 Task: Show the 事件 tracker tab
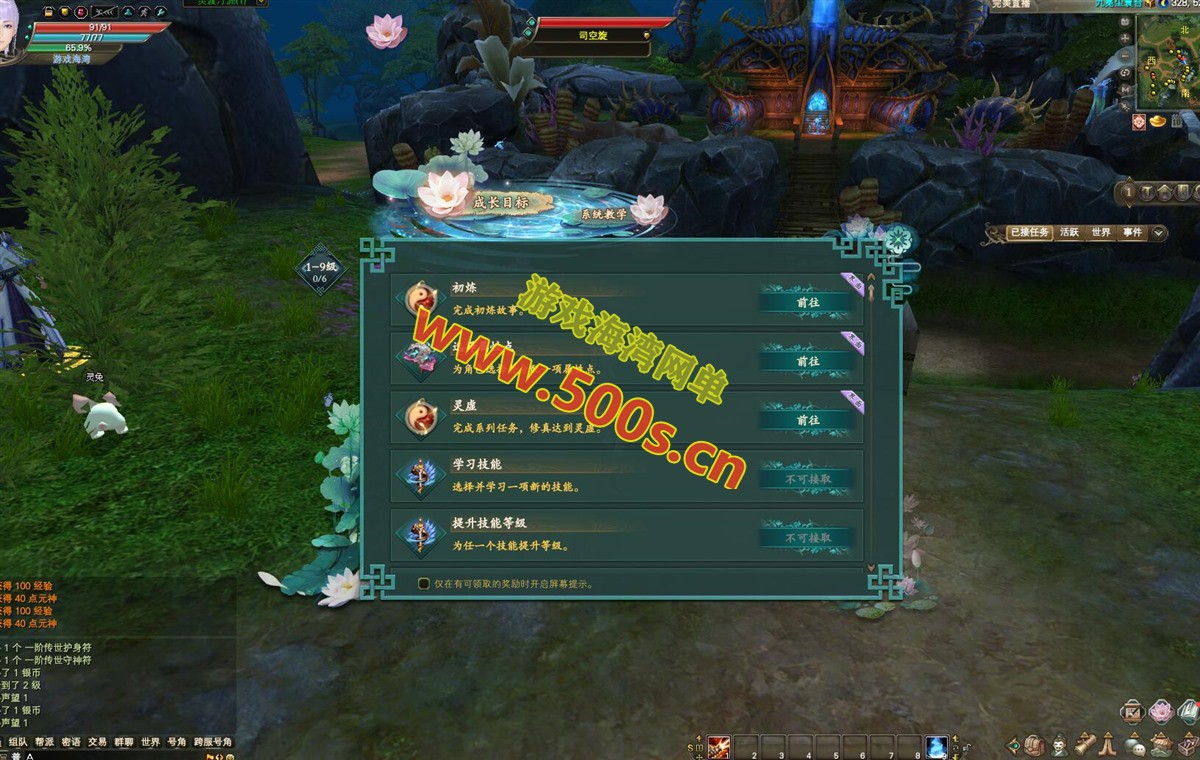tap(1132, 233)
